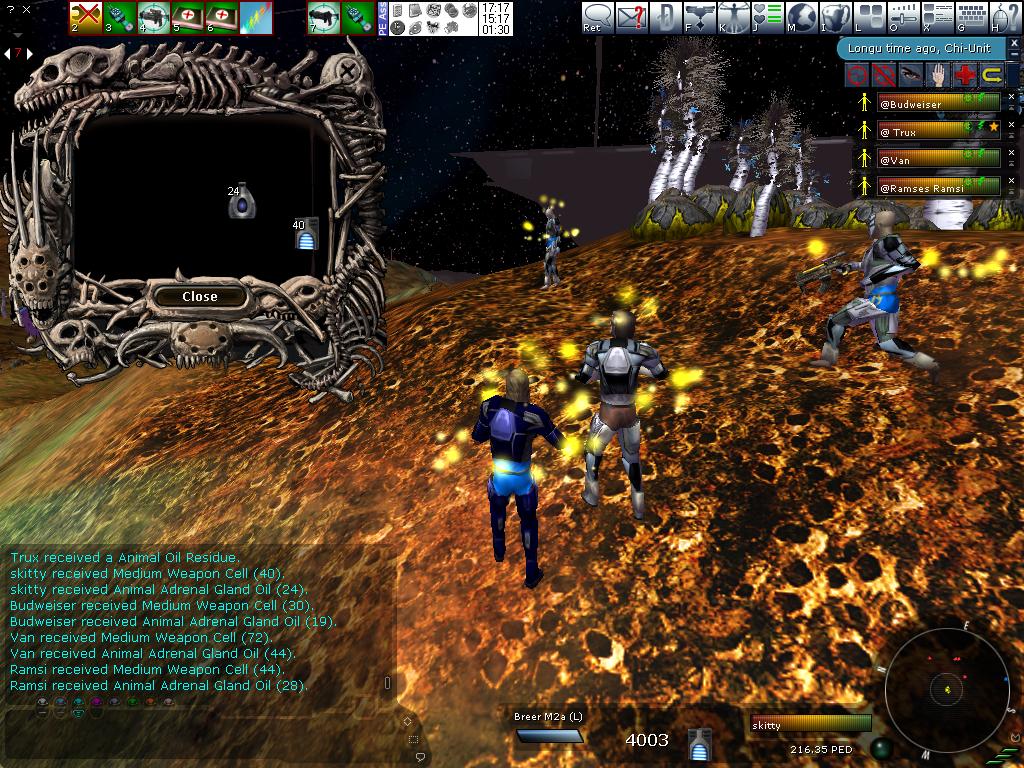This screenshot has height=768, width=1024.
Task: Close the loot window
Action: pos(200,296)
